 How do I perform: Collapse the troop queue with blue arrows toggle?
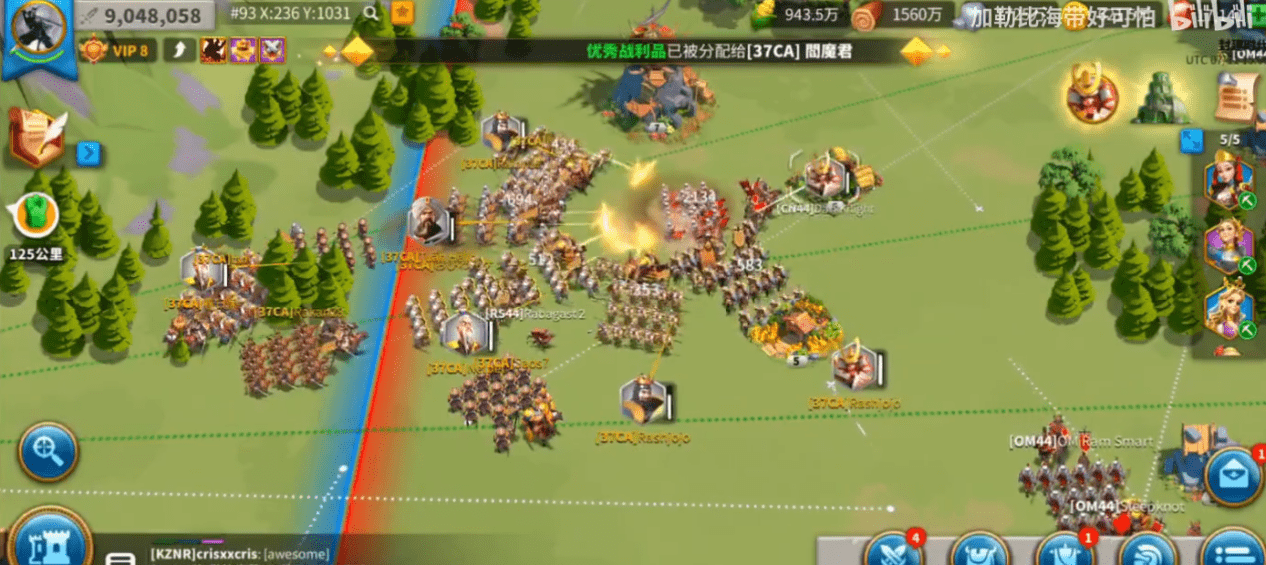(1191, 141)
